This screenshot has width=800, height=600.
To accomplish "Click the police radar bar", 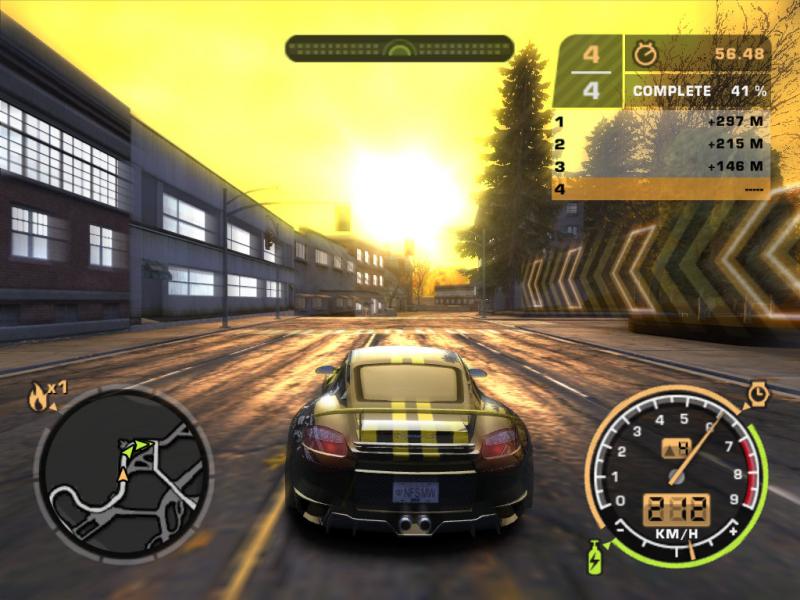I will point(399,48).
